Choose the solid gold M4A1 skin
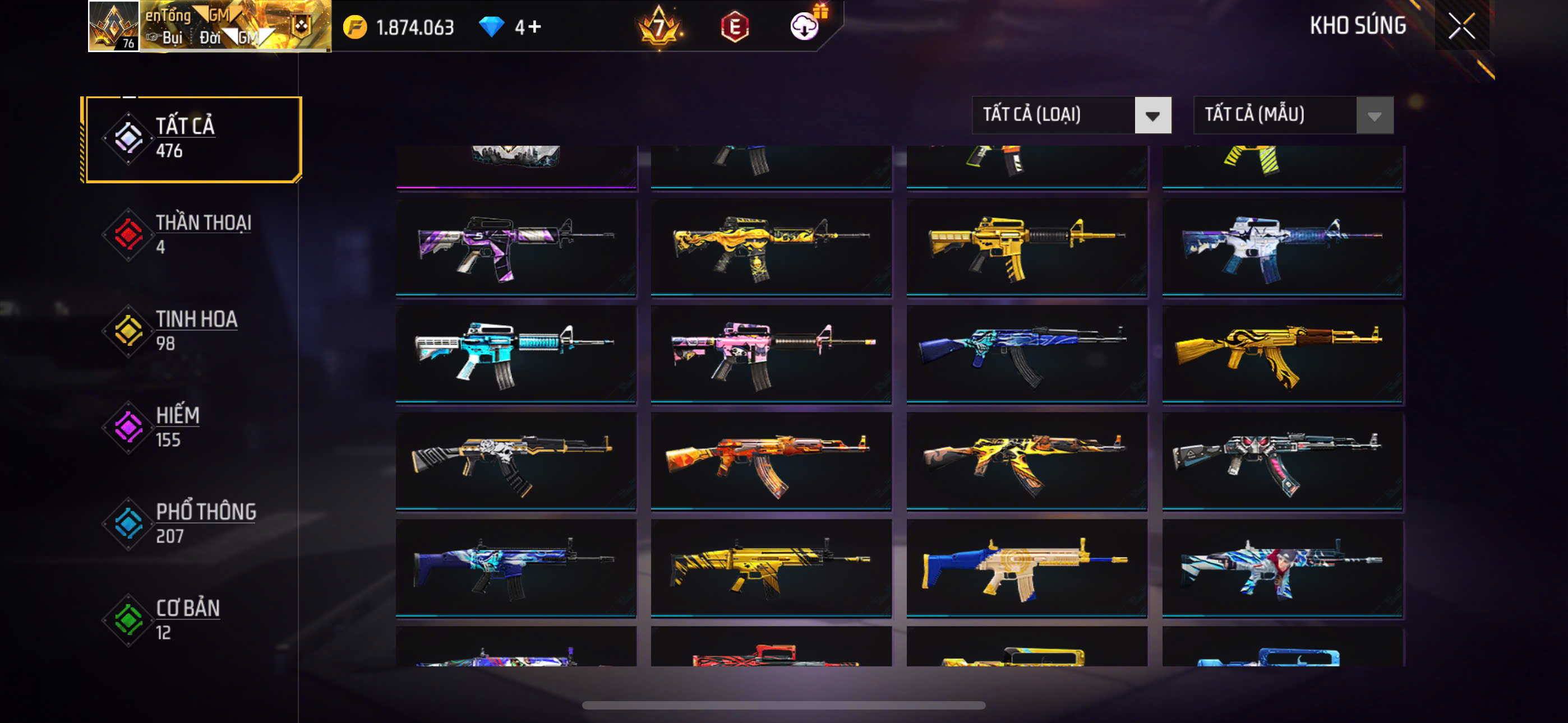Viewport: 1568px width, 723px height. tap(1026, 247)
